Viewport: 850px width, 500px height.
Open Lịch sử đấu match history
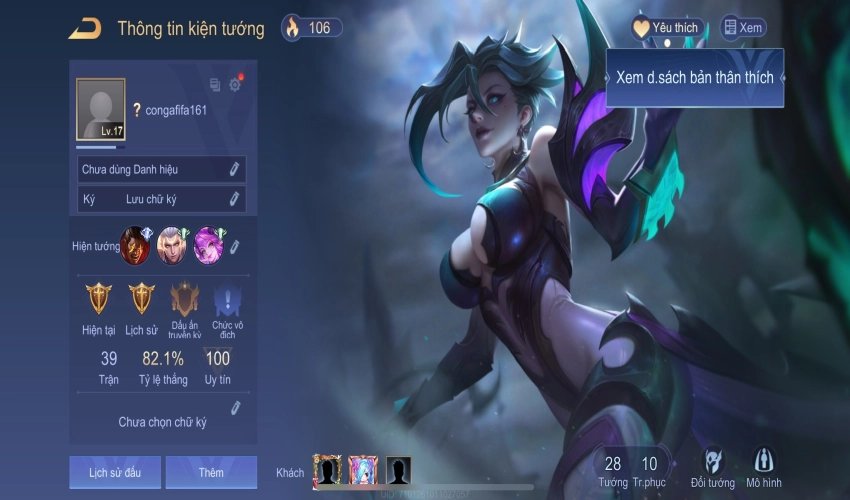tap(114, 472)
